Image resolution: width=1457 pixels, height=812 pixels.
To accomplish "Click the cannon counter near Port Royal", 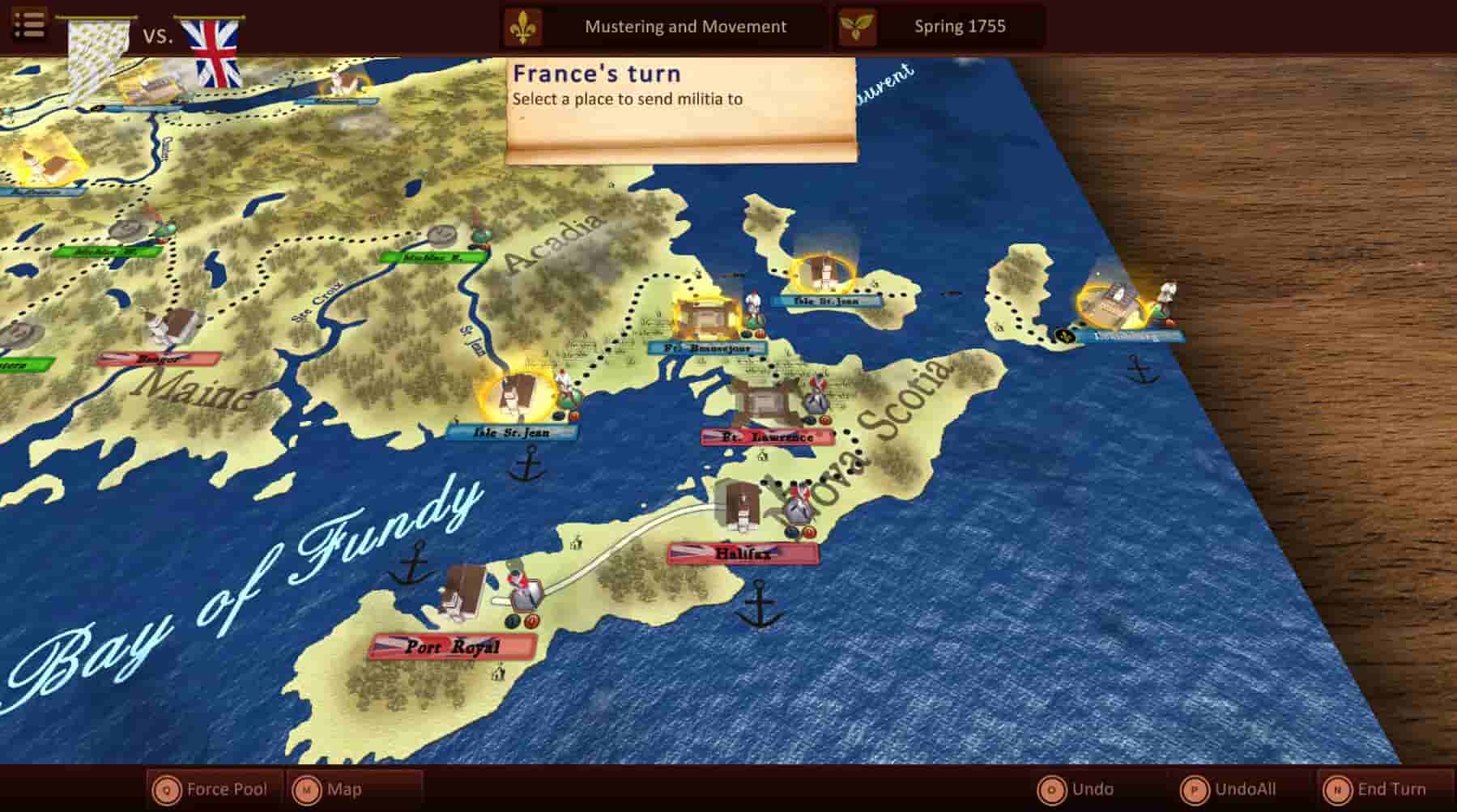I will tap(530, 623).
